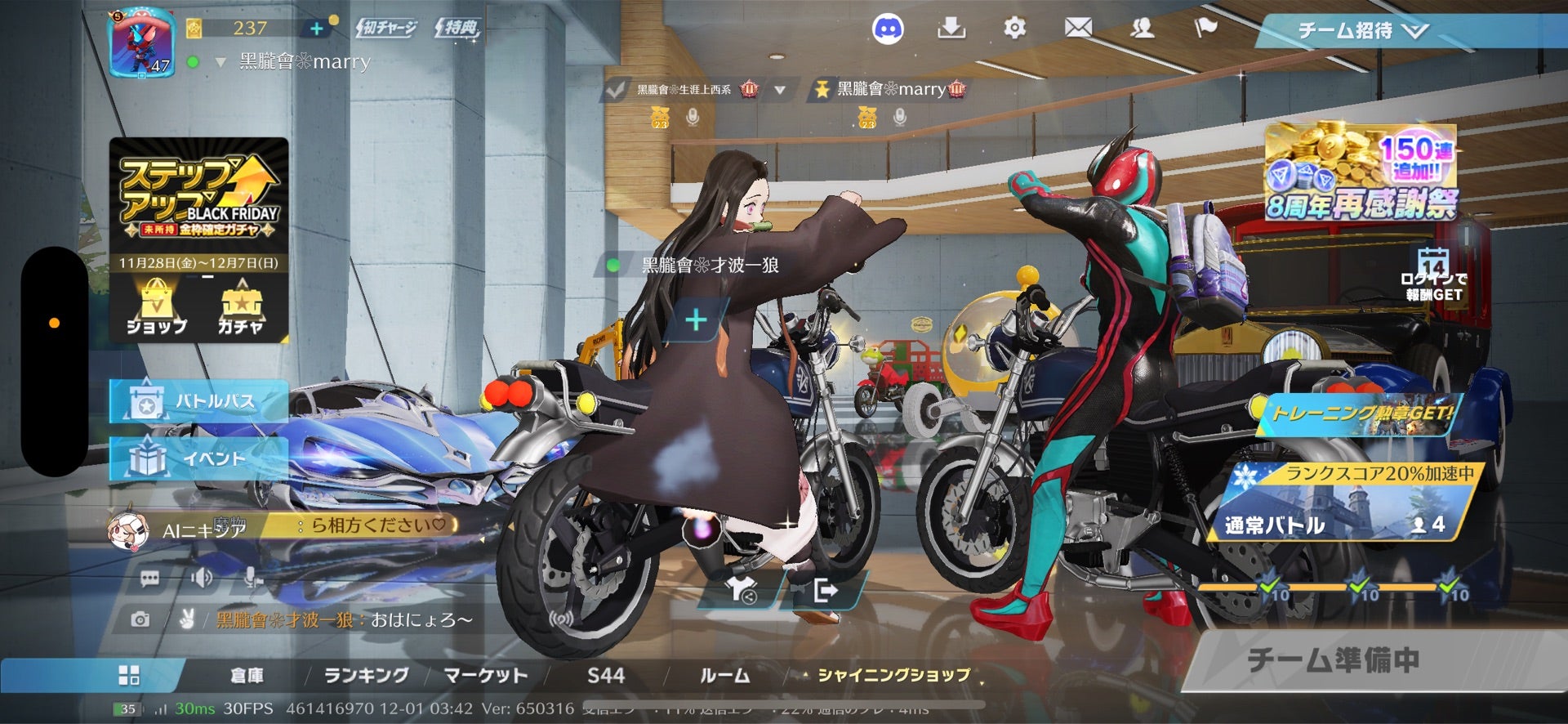The height and width of the screenshot is (724, 1568).
Task: Open the gear settings menu
Action: 1014,29
